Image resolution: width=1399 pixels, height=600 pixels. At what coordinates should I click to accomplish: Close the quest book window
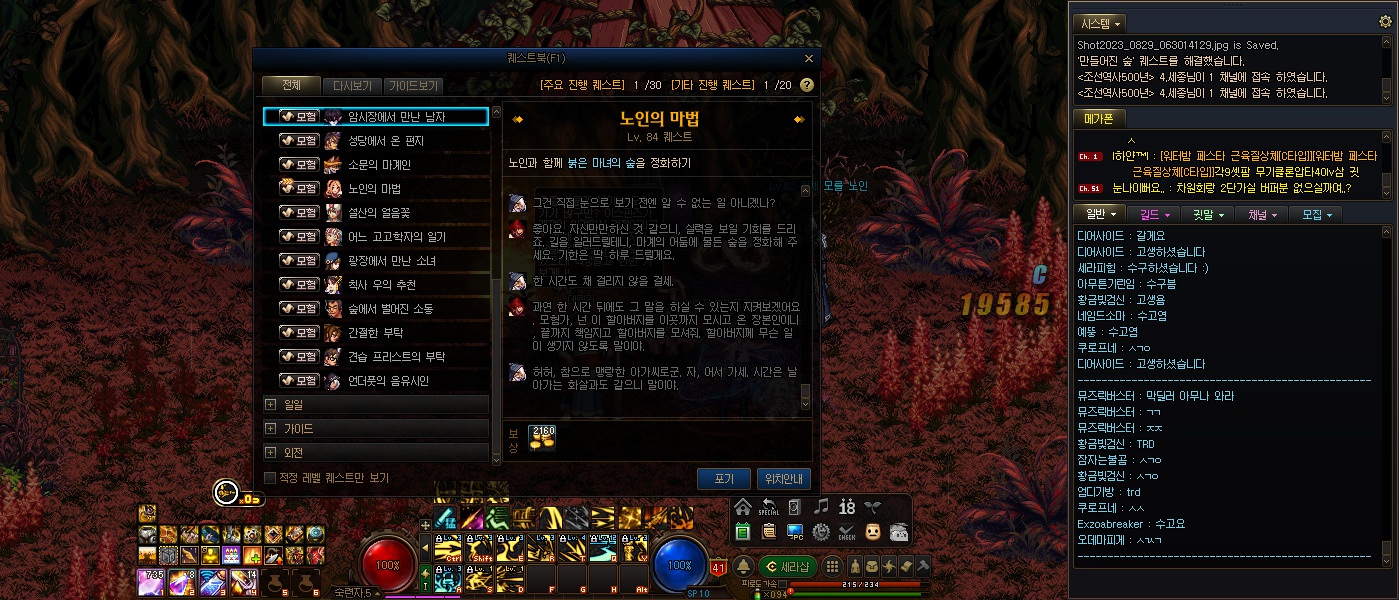(x=808, y=58)
